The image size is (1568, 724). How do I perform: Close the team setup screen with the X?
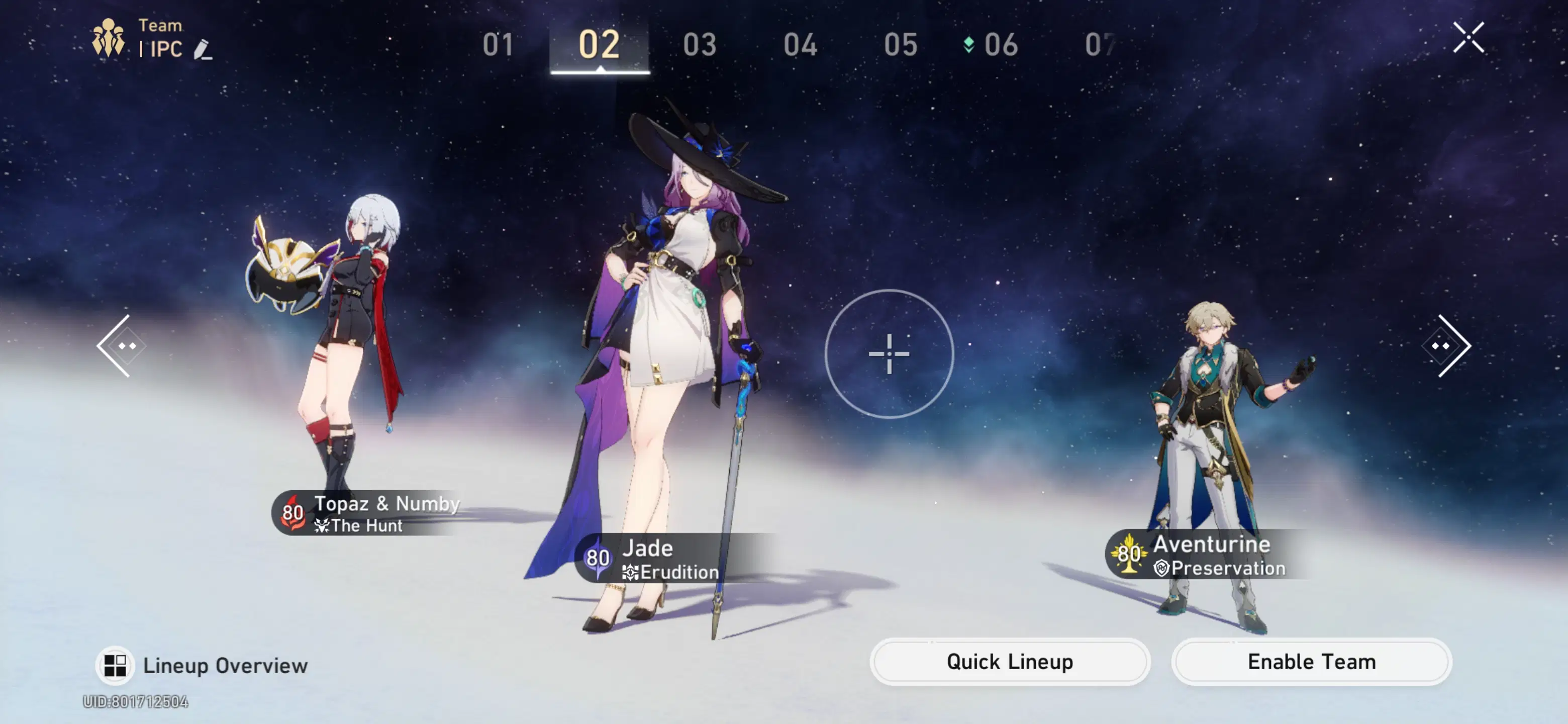1470,37
